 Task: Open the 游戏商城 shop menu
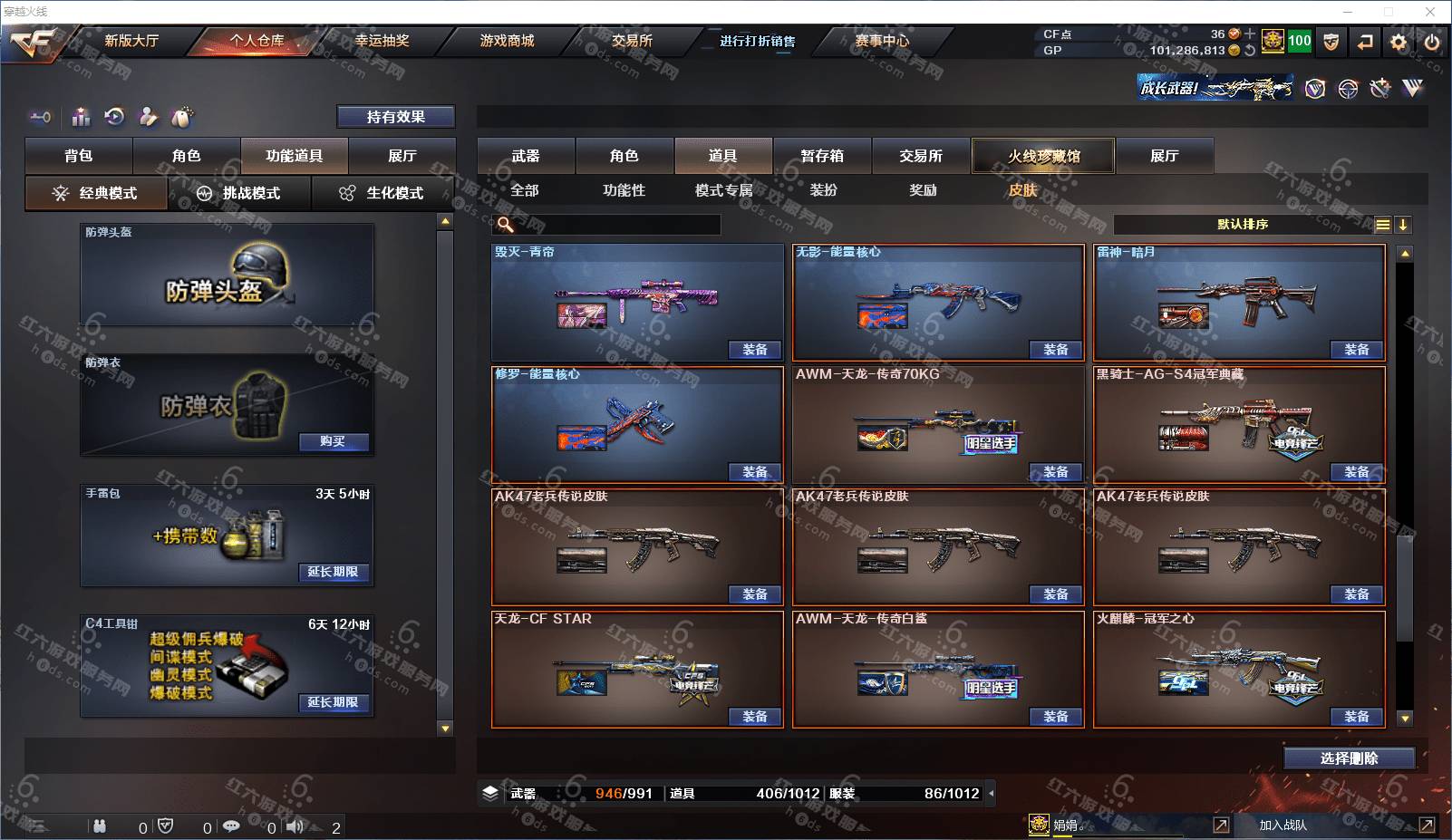point(507,41)
